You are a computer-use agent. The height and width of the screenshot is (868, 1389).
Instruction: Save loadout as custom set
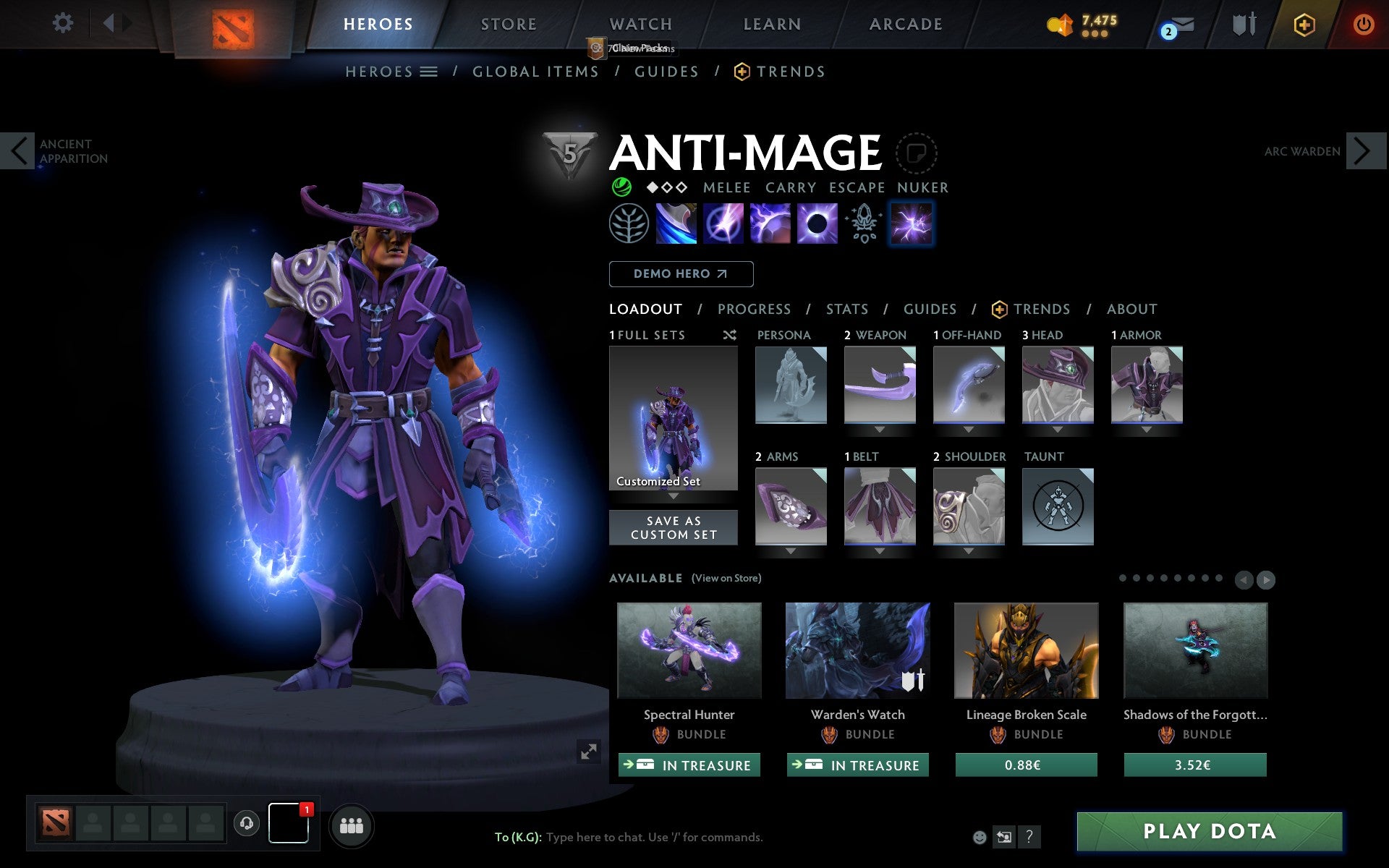(674, 528)
